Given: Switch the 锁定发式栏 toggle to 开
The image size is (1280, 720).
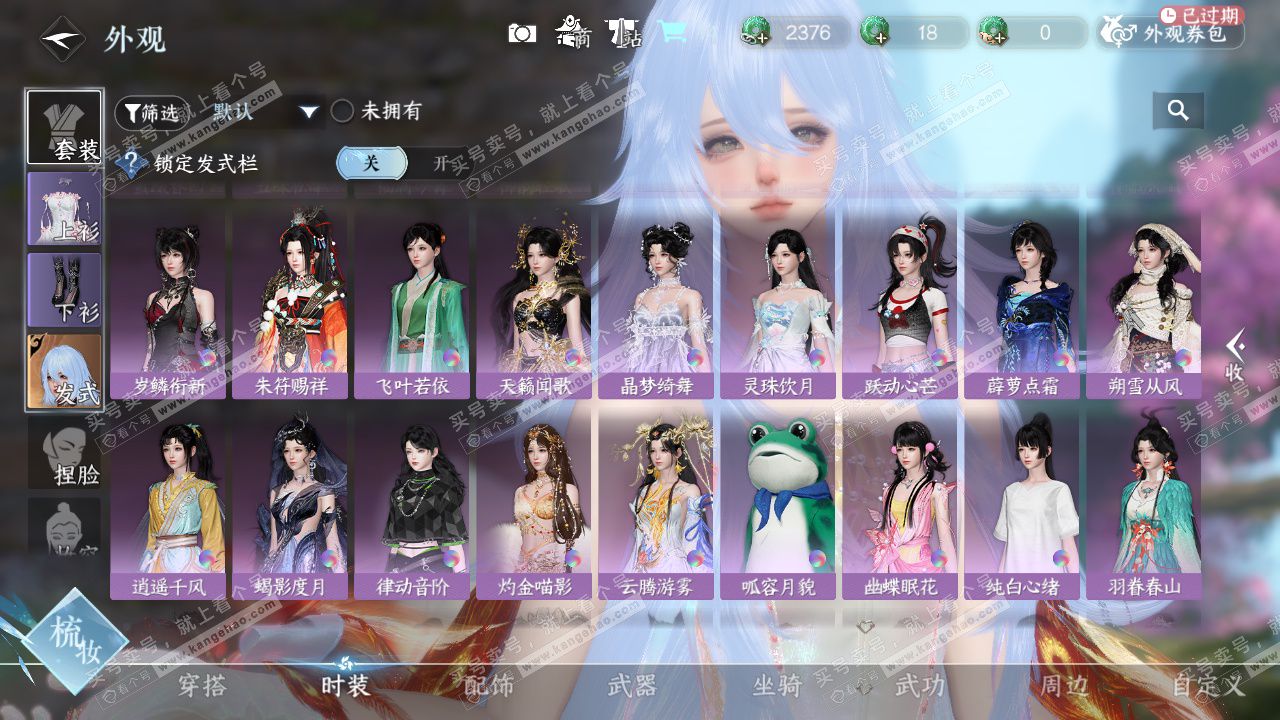Looking at the screenshot, I should tap(439, 163).
